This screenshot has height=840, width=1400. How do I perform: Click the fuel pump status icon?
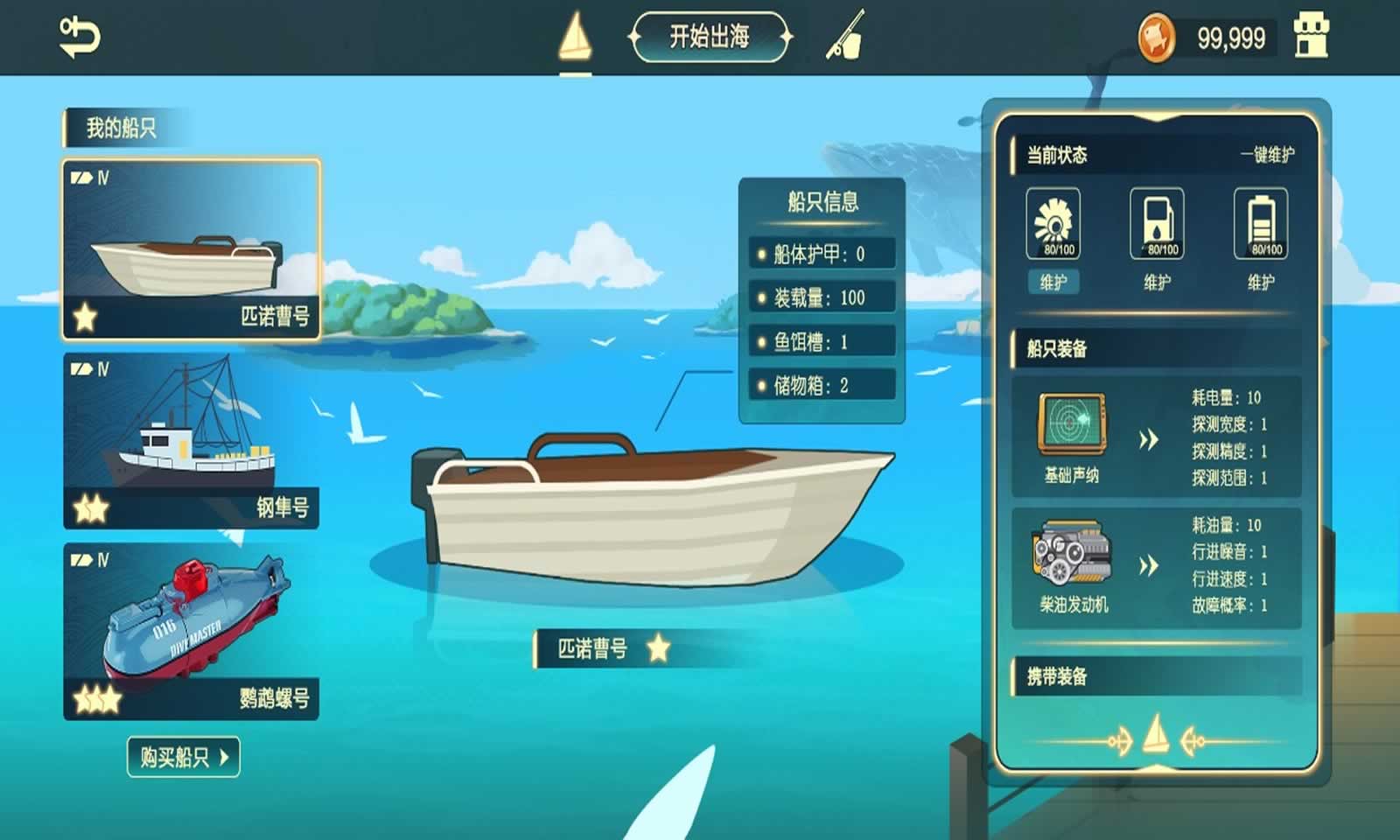(1157, 221)
